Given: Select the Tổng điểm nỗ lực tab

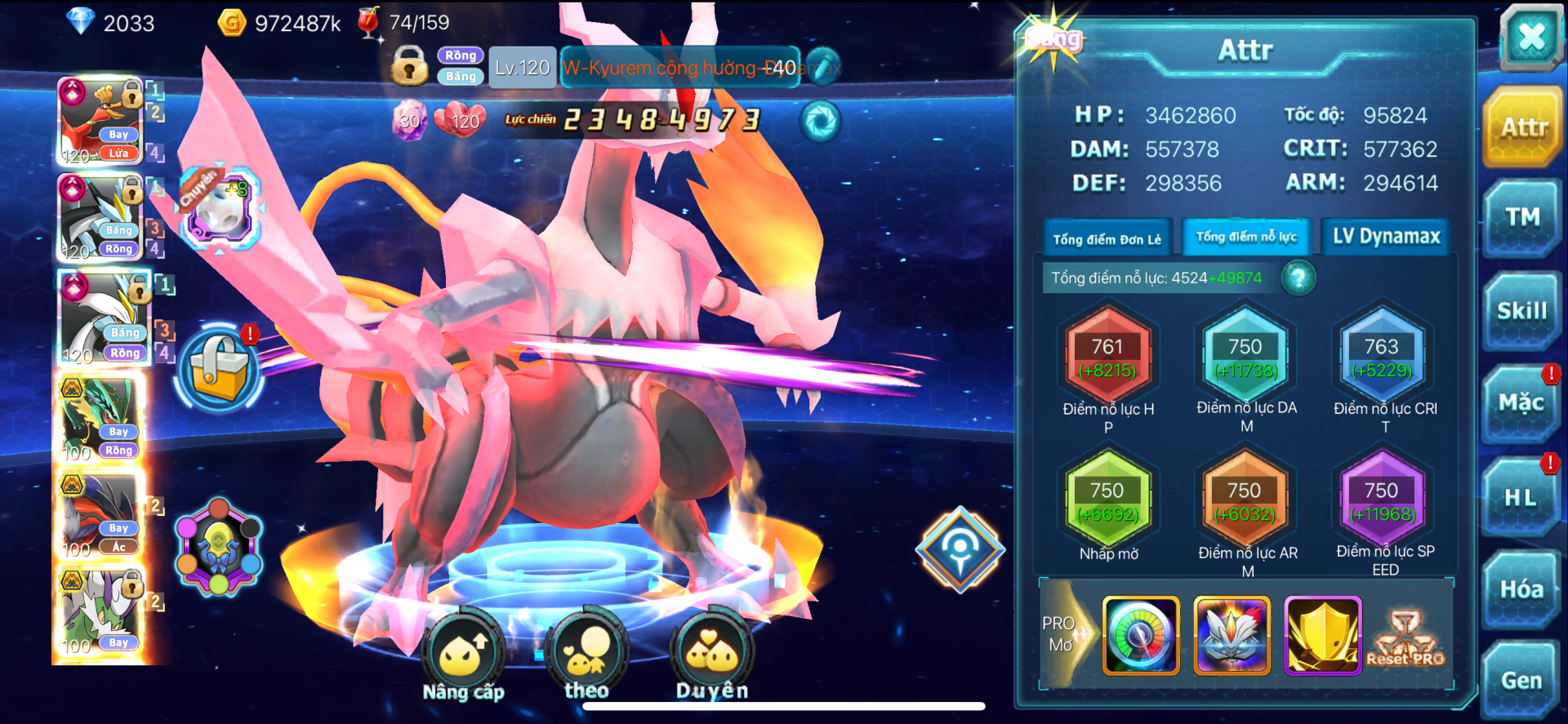Looking at the screenshot, I should [x=1246, y=237].
